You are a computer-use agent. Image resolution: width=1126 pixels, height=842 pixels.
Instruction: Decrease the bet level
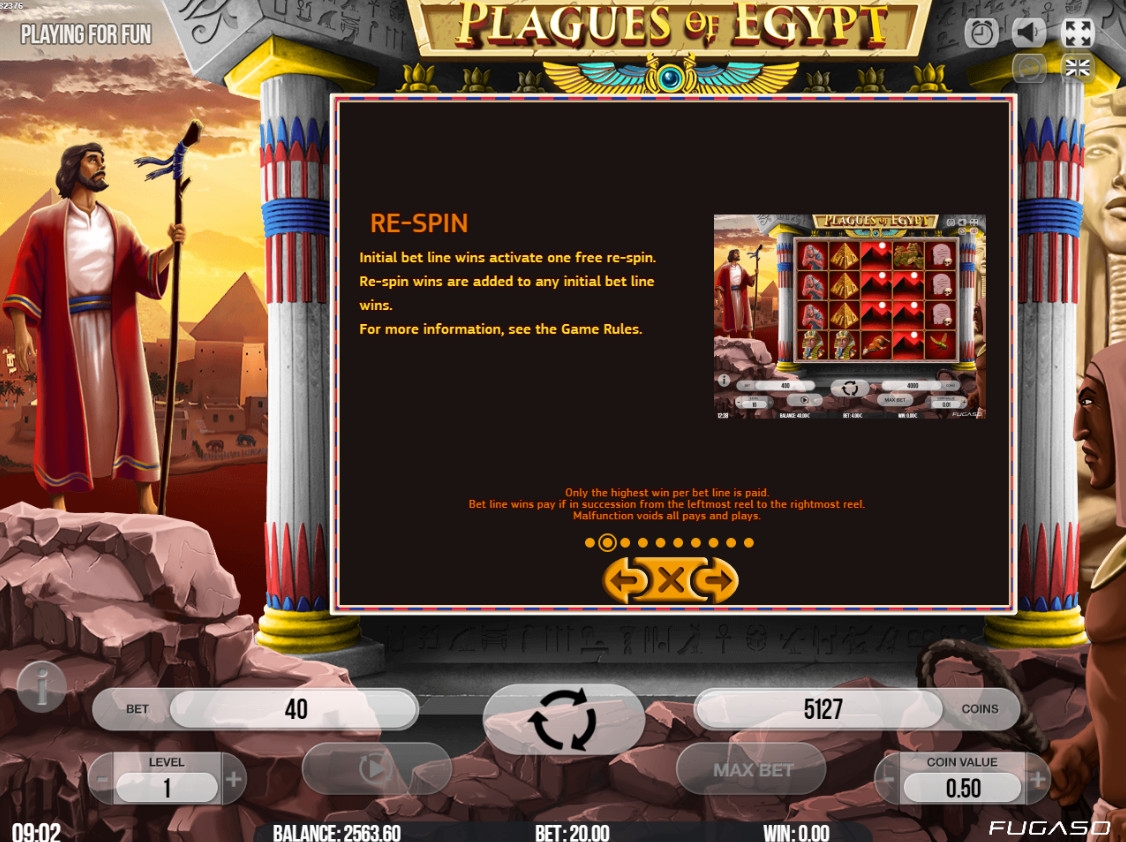(101, 780)
